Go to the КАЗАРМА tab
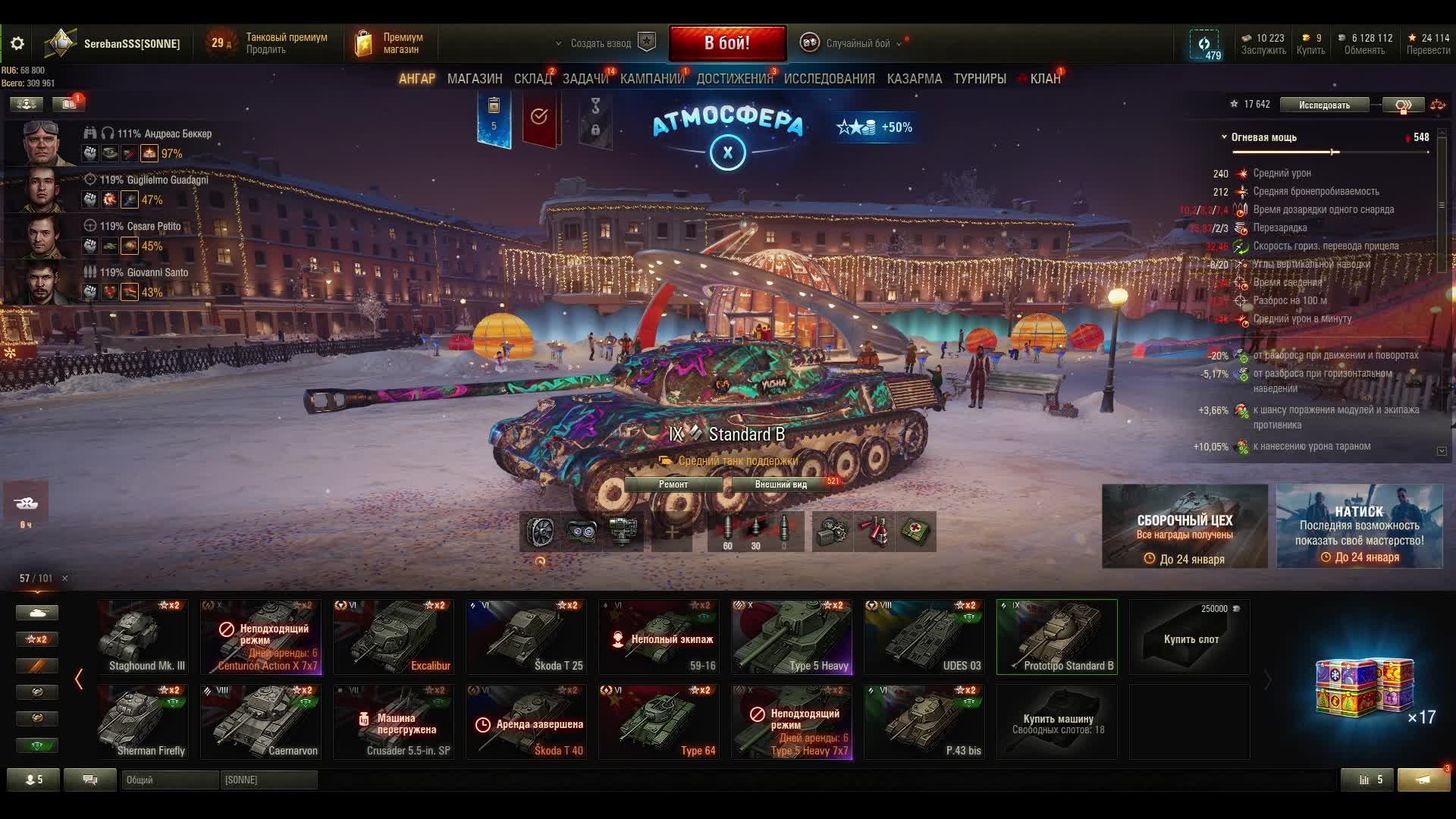Screen dimensions: 1456x819 point(915,79)
